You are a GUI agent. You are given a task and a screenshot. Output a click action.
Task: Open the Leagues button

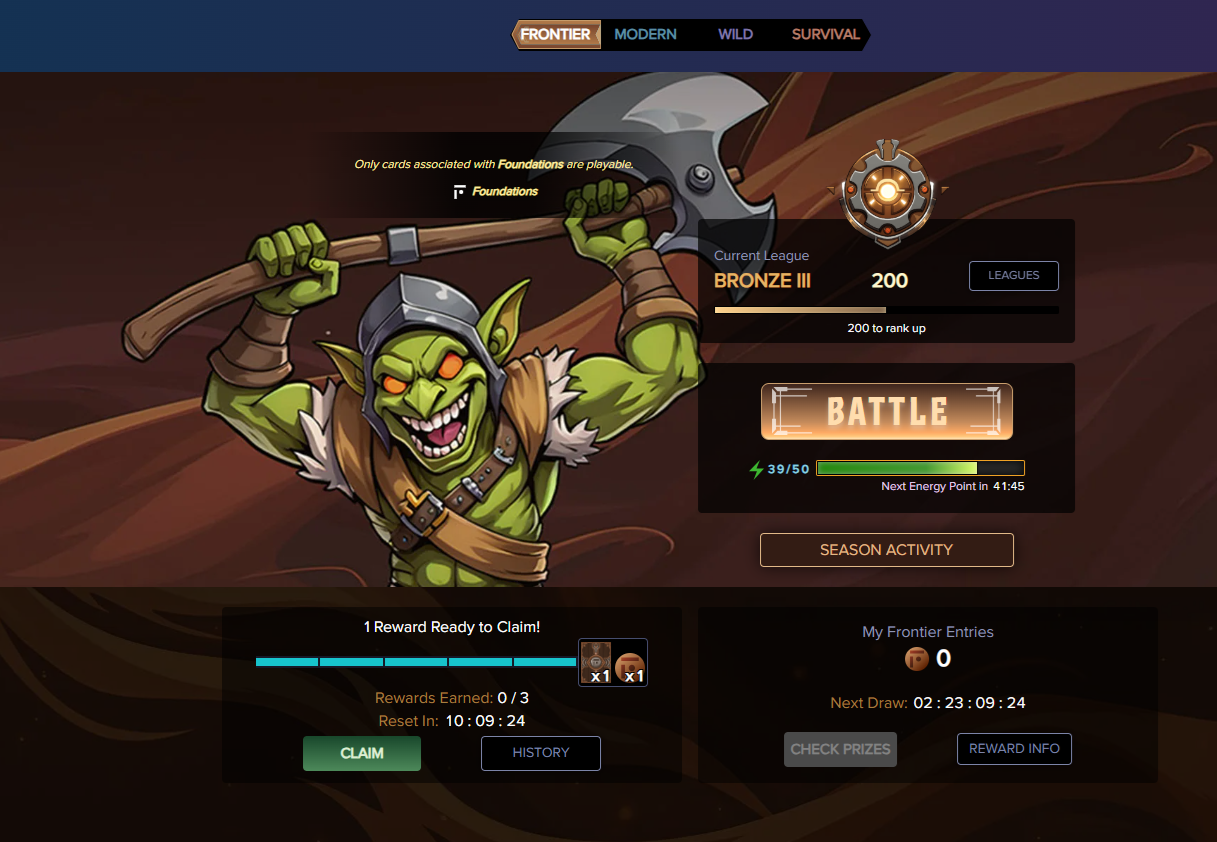pos(1013,276)
